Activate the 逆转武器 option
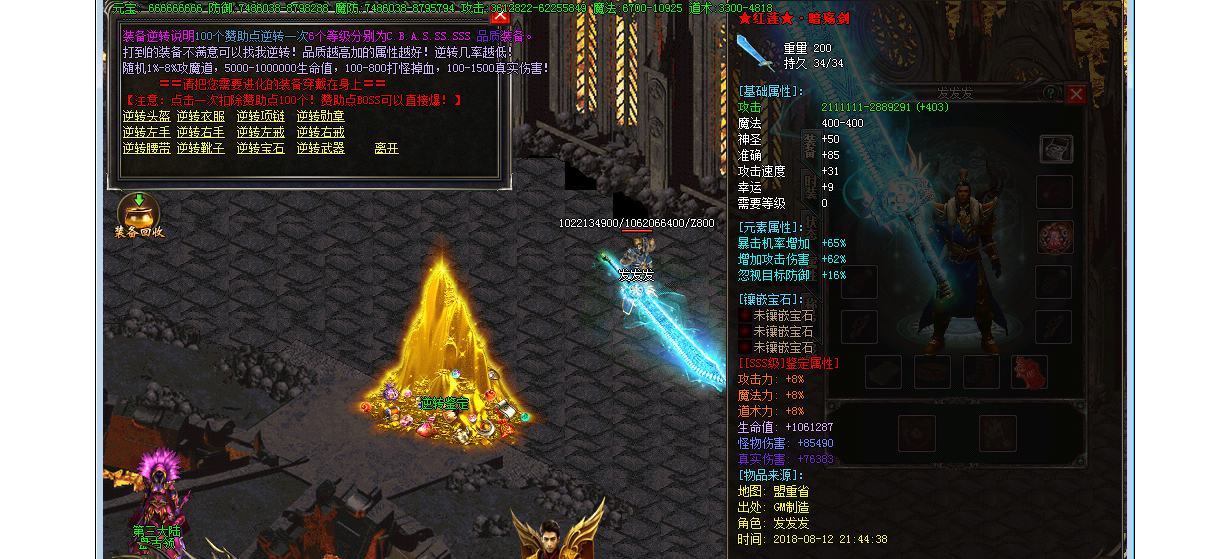This screenshot has width=1230, height=559. [320, 148]
